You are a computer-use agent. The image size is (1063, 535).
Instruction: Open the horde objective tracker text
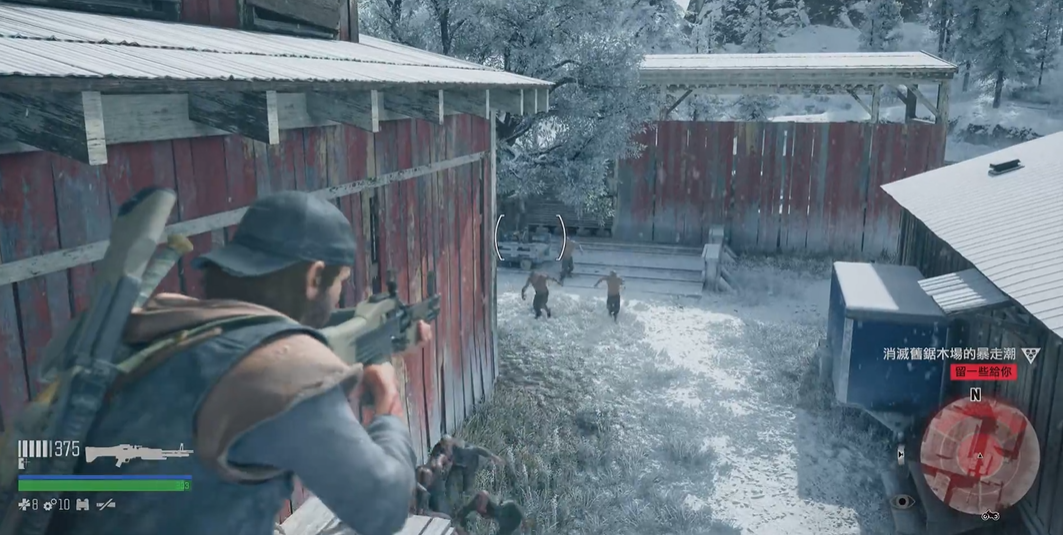click(x=950, y=354)
